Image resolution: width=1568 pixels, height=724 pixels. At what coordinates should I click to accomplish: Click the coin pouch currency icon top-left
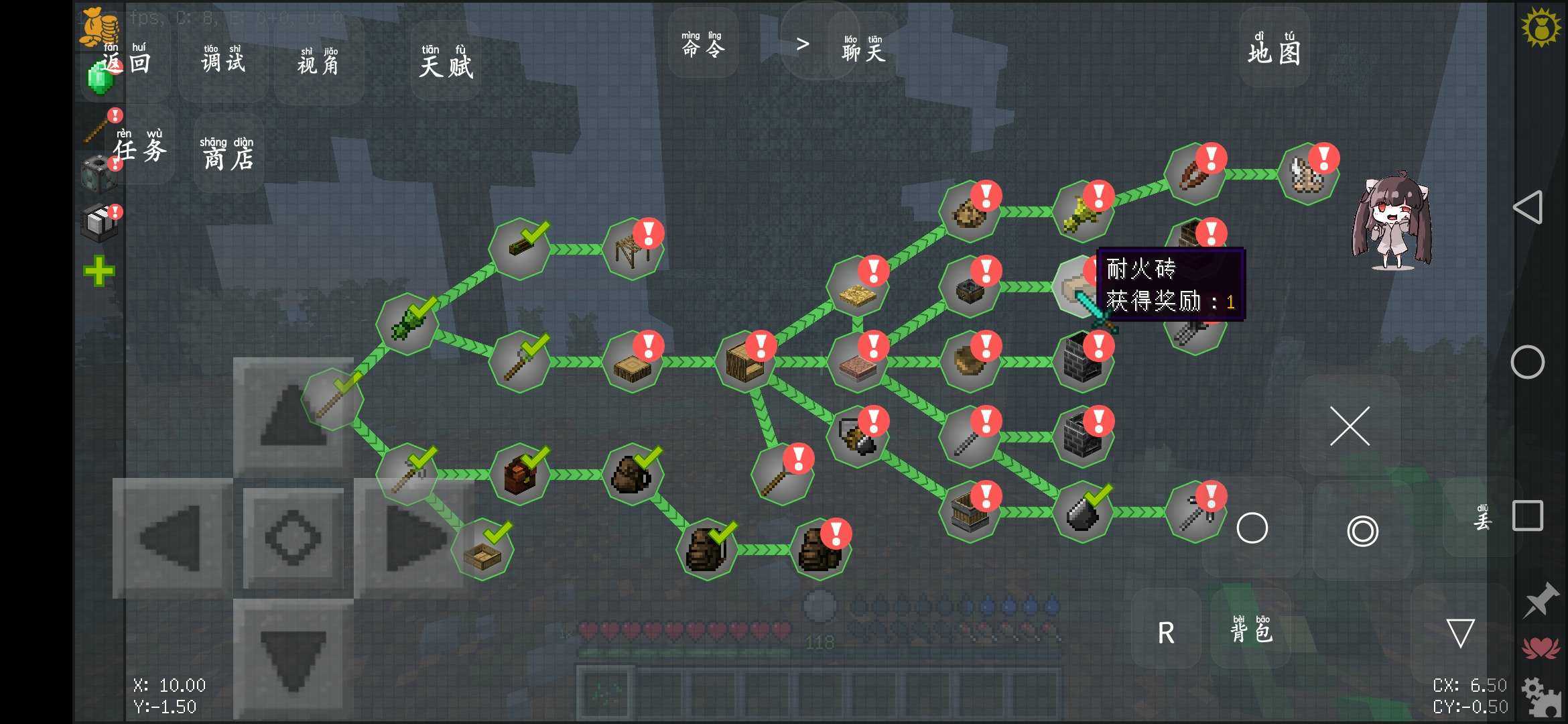coord(98,27)
